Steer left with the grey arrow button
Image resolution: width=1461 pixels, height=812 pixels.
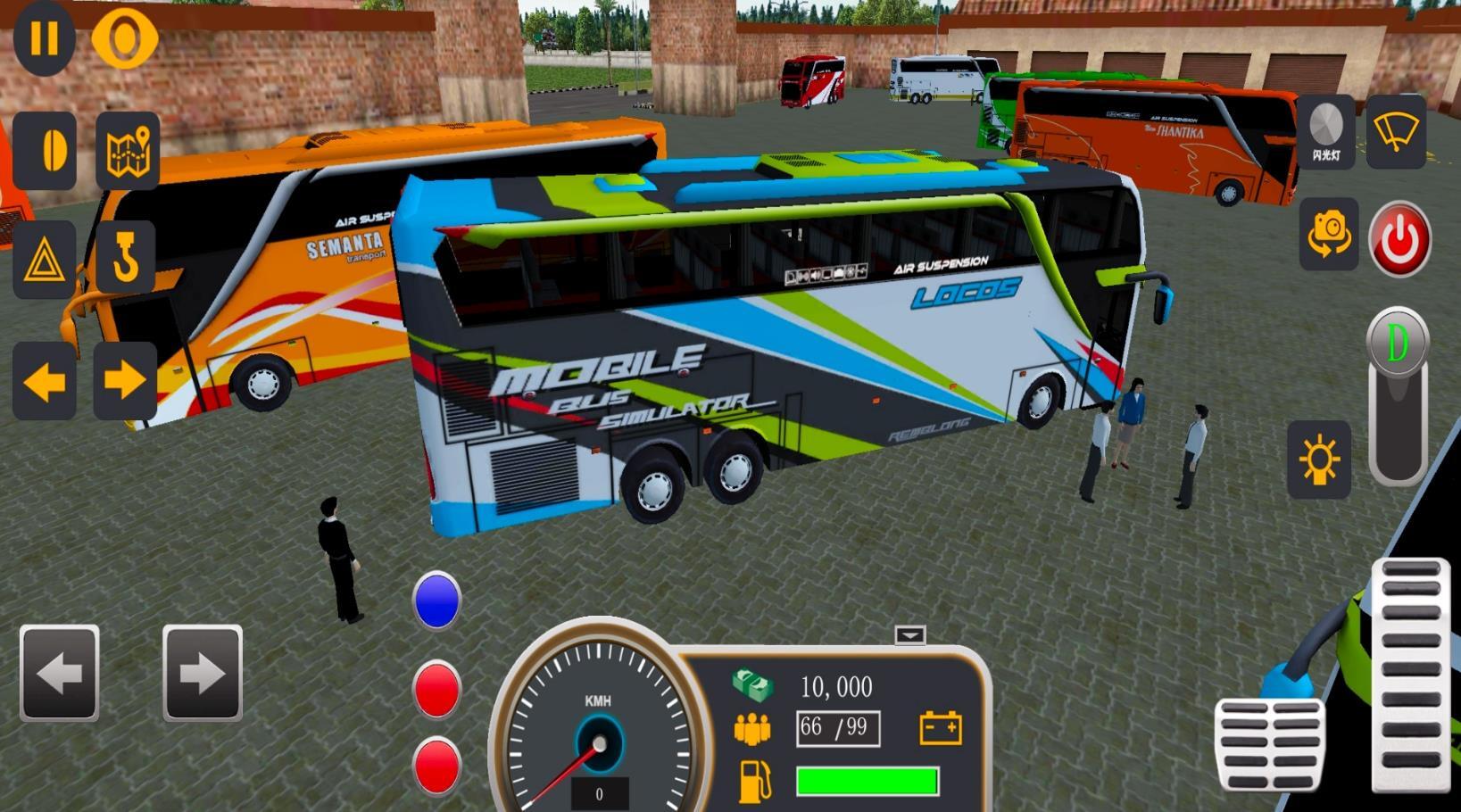[x=59, y=673]
